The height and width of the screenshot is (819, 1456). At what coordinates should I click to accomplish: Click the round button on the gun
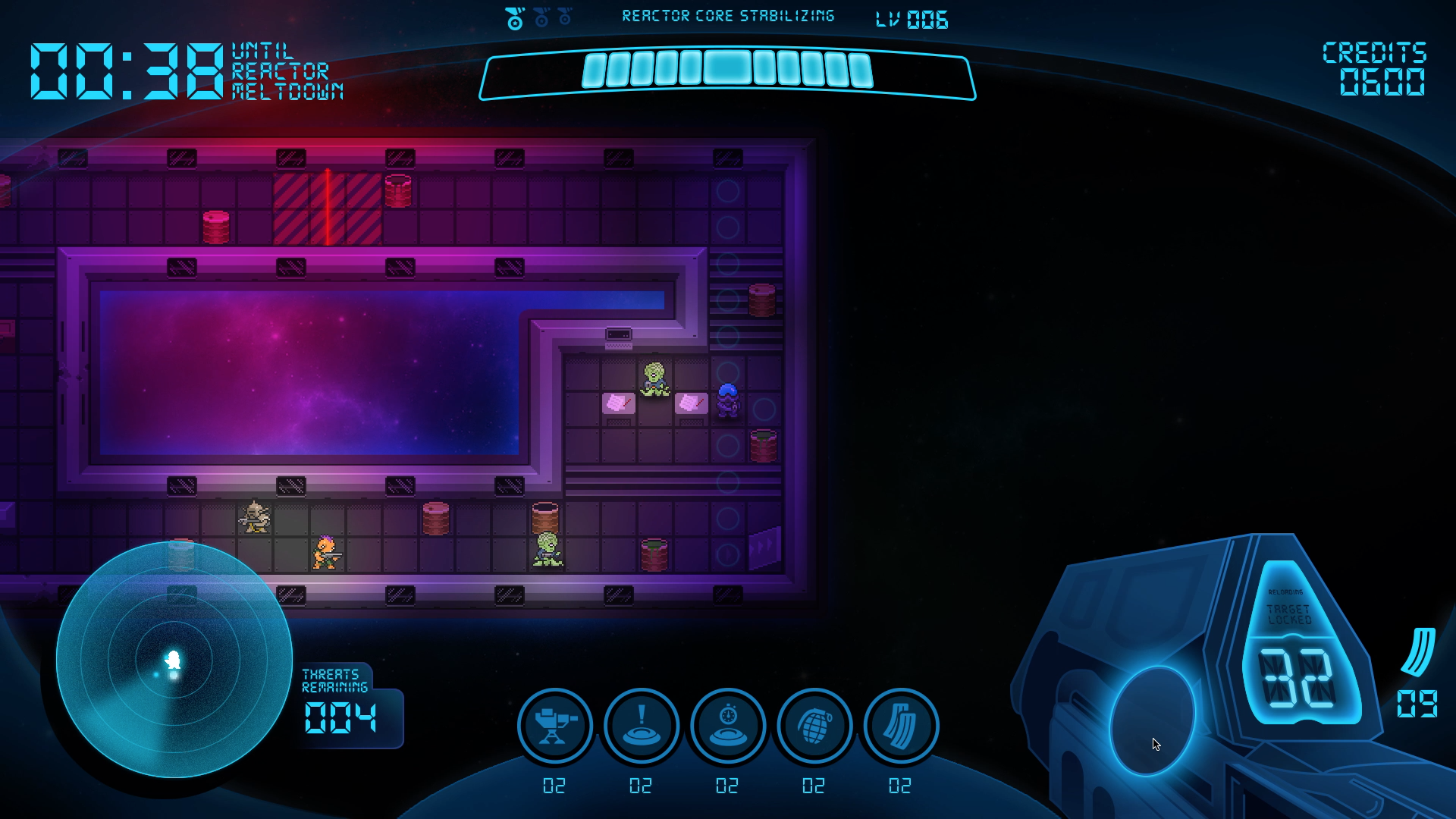click(x=1151, y=719)
